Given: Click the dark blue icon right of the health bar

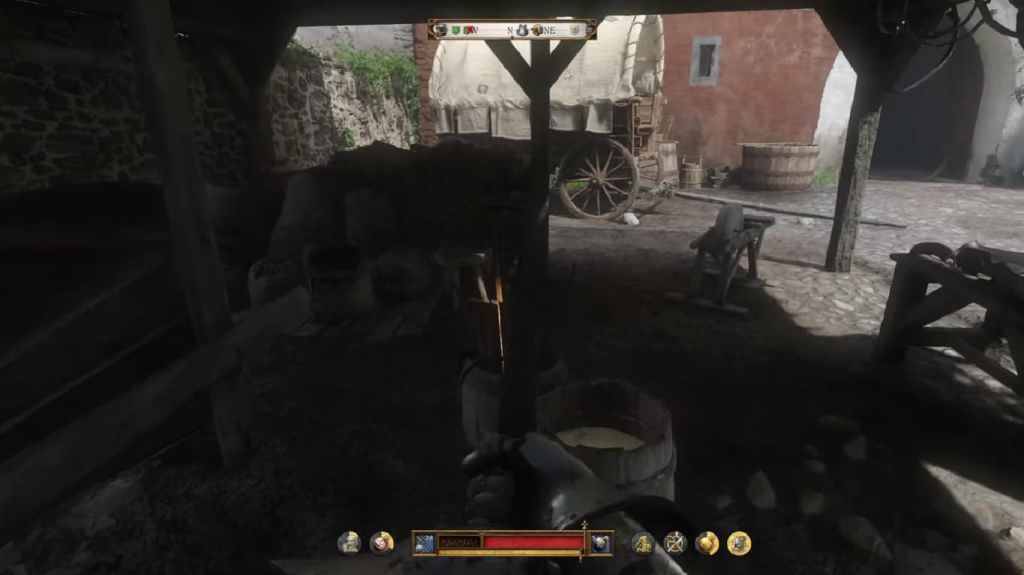Looking at the screenshot, I should 601,543.
